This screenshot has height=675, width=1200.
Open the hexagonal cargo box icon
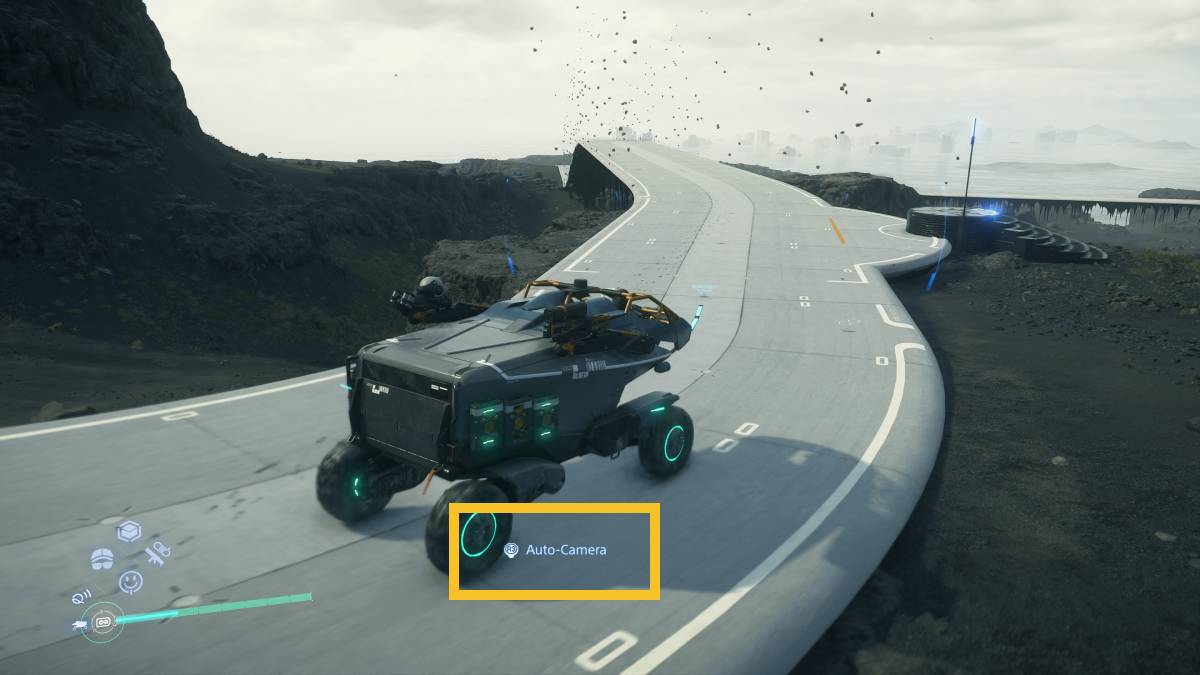pos(129,532)
